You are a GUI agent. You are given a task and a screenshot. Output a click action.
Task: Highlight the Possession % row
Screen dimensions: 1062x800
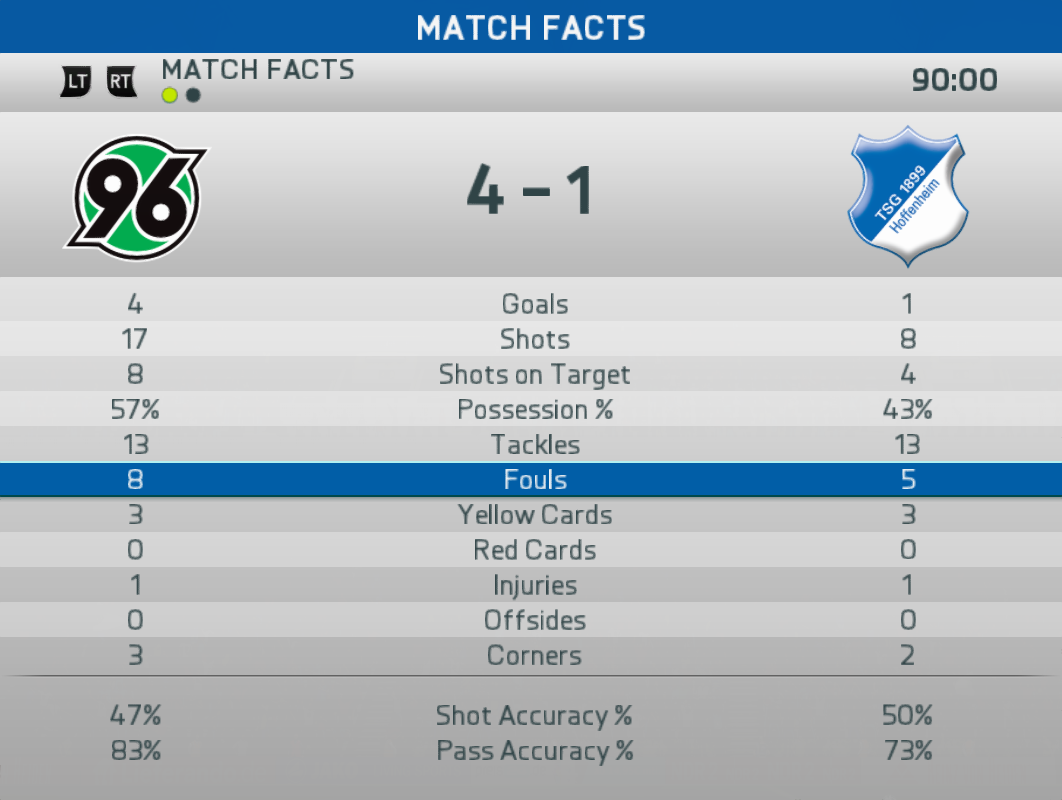pos(534,410)
